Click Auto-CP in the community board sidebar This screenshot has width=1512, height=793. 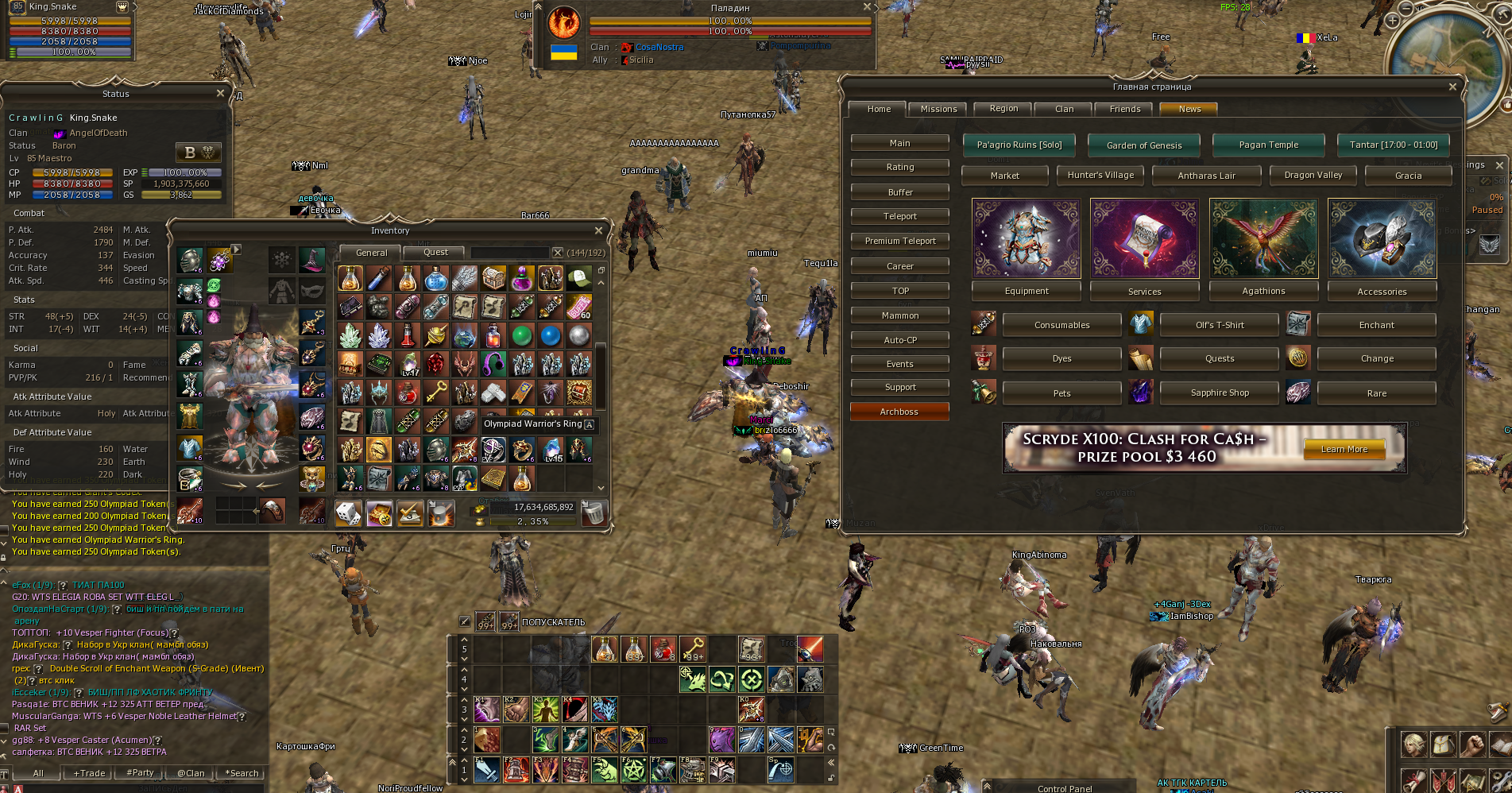pos(899,339)
